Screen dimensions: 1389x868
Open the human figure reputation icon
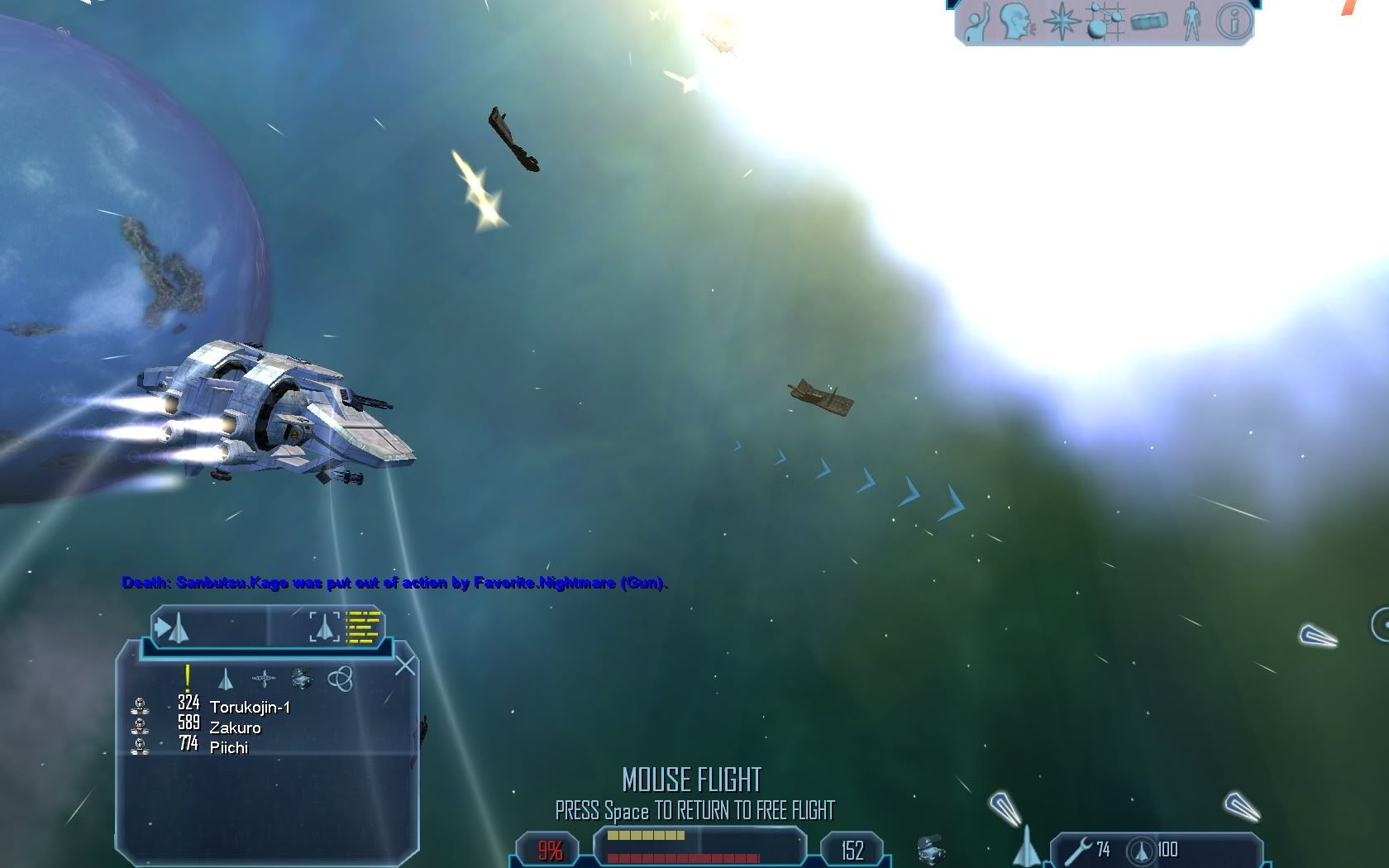tap(1191, 22)
